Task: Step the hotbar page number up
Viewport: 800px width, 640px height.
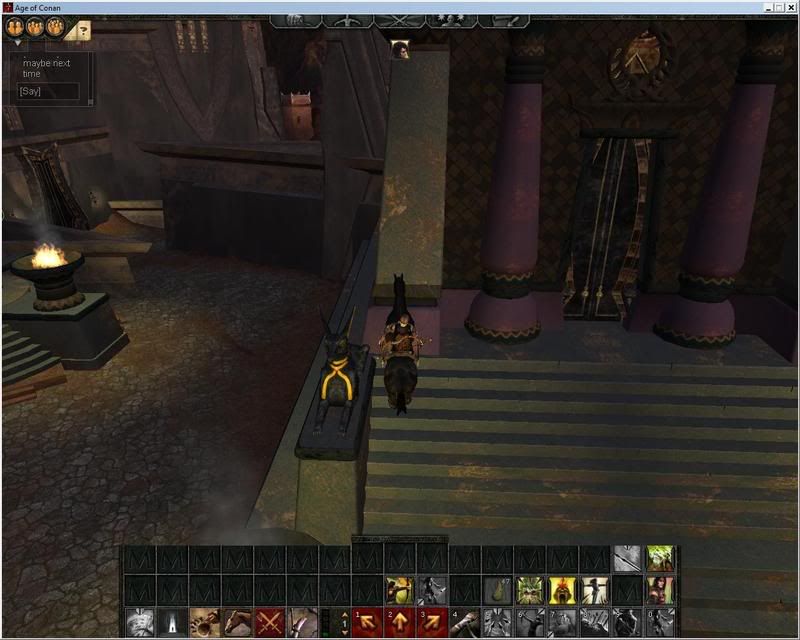Action: pos(346,614)
